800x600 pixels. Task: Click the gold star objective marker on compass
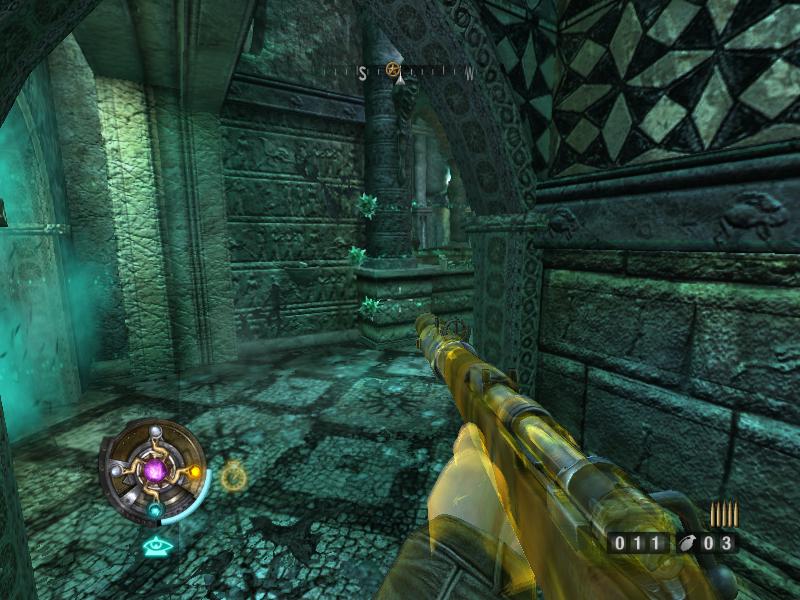coord(393,71)
